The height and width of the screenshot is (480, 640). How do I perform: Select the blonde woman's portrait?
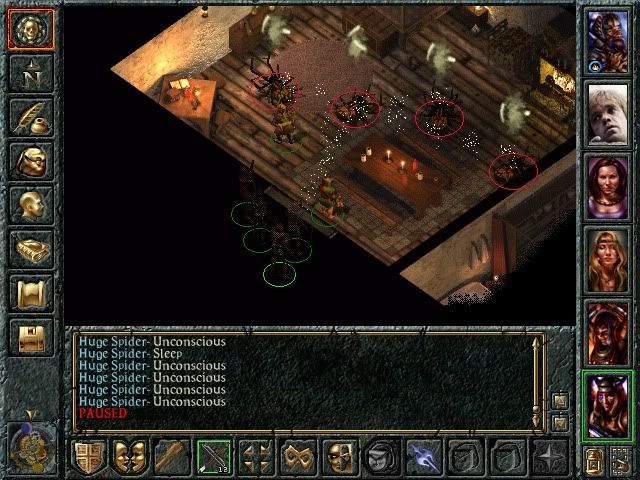click(608, 259)
